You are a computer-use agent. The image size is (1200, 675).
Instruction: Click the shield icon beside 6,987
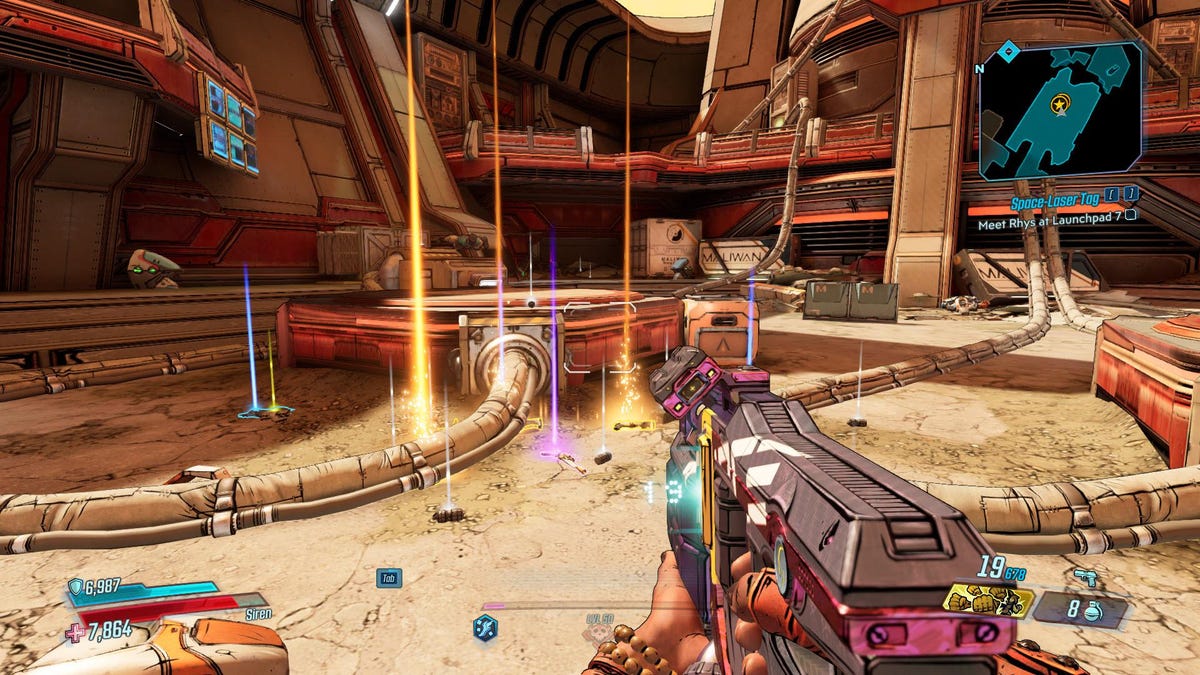click(76, 586)
